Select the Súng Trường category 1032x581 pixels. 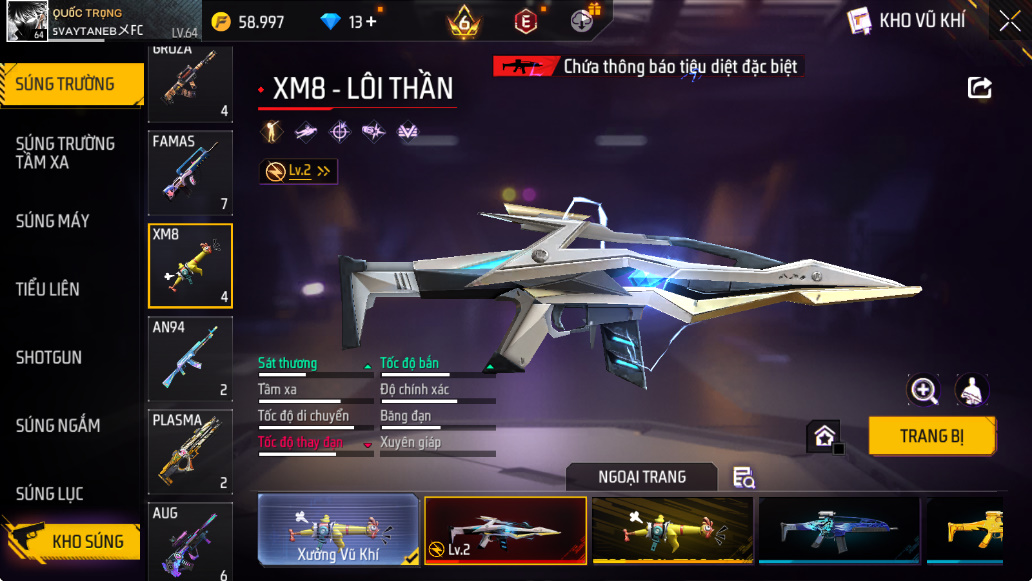[66, 84]
